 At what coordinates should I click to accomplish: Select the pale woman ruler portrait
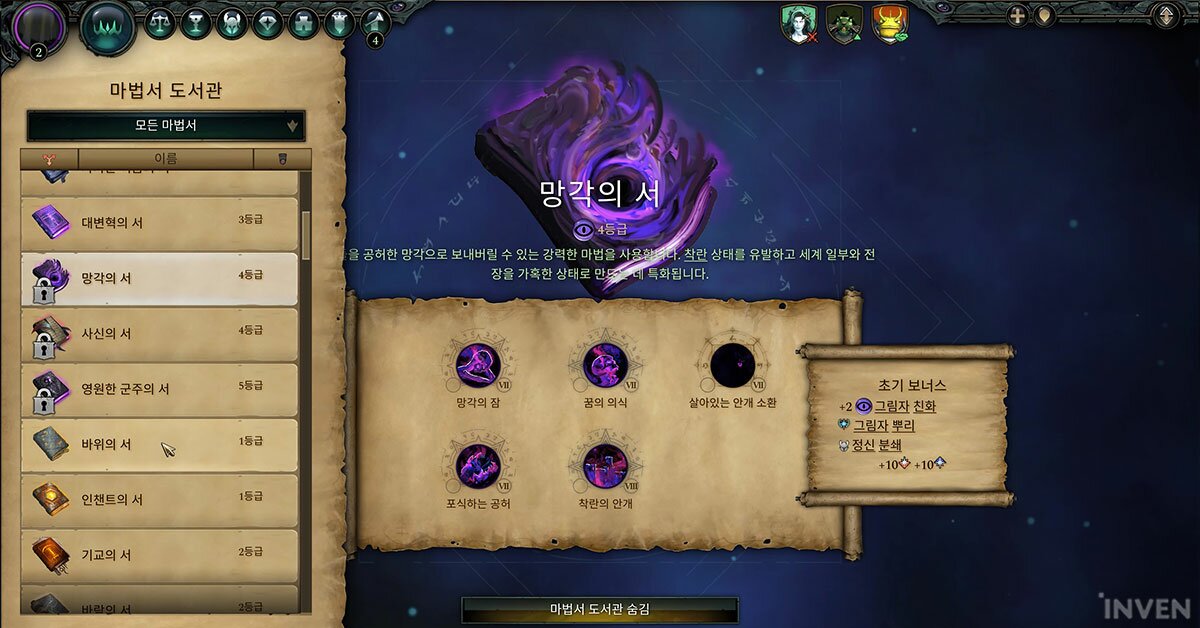[x=798, y=24]
